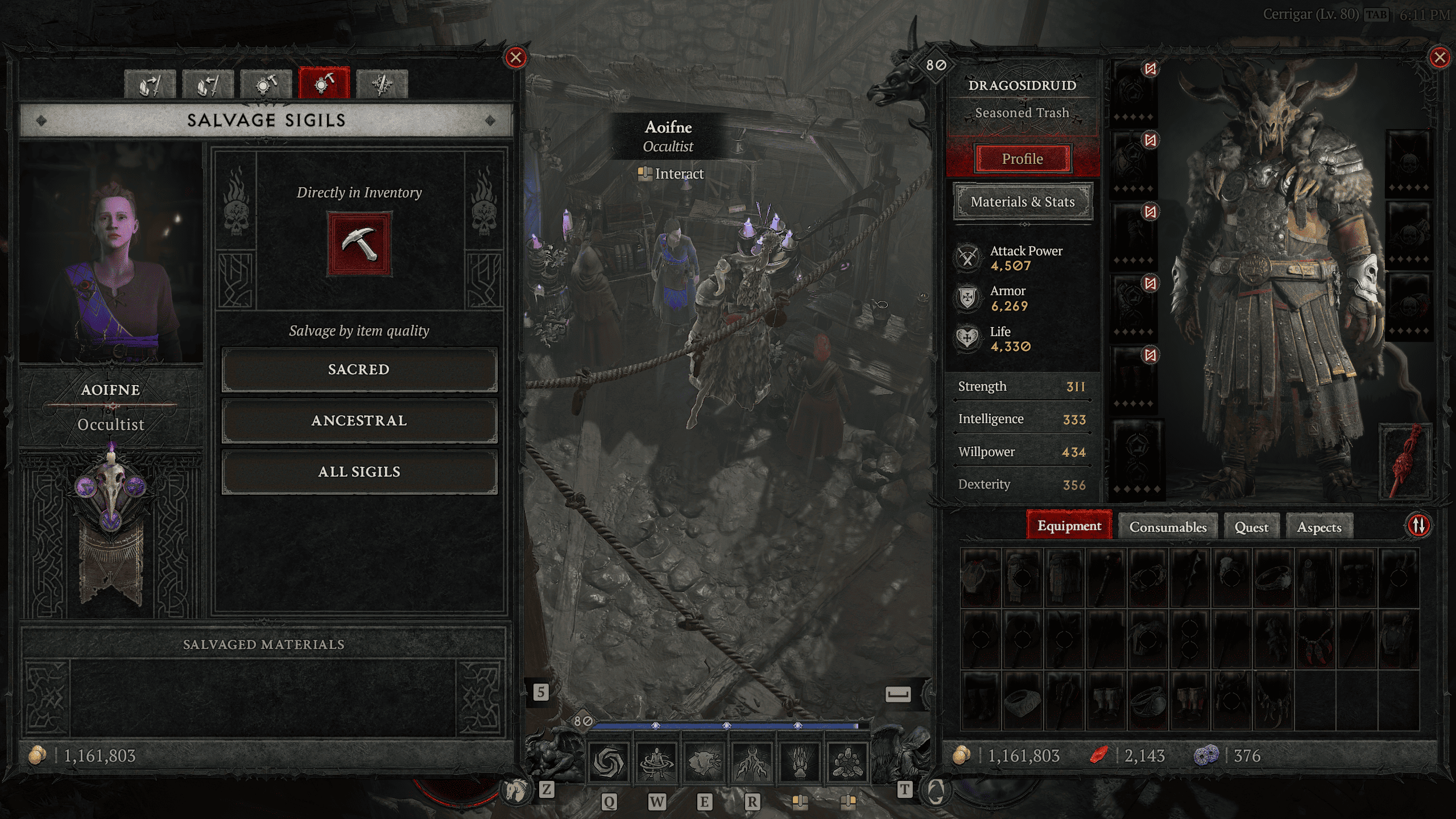Activate the claw skill in action bar

click(x=800, y=763)
